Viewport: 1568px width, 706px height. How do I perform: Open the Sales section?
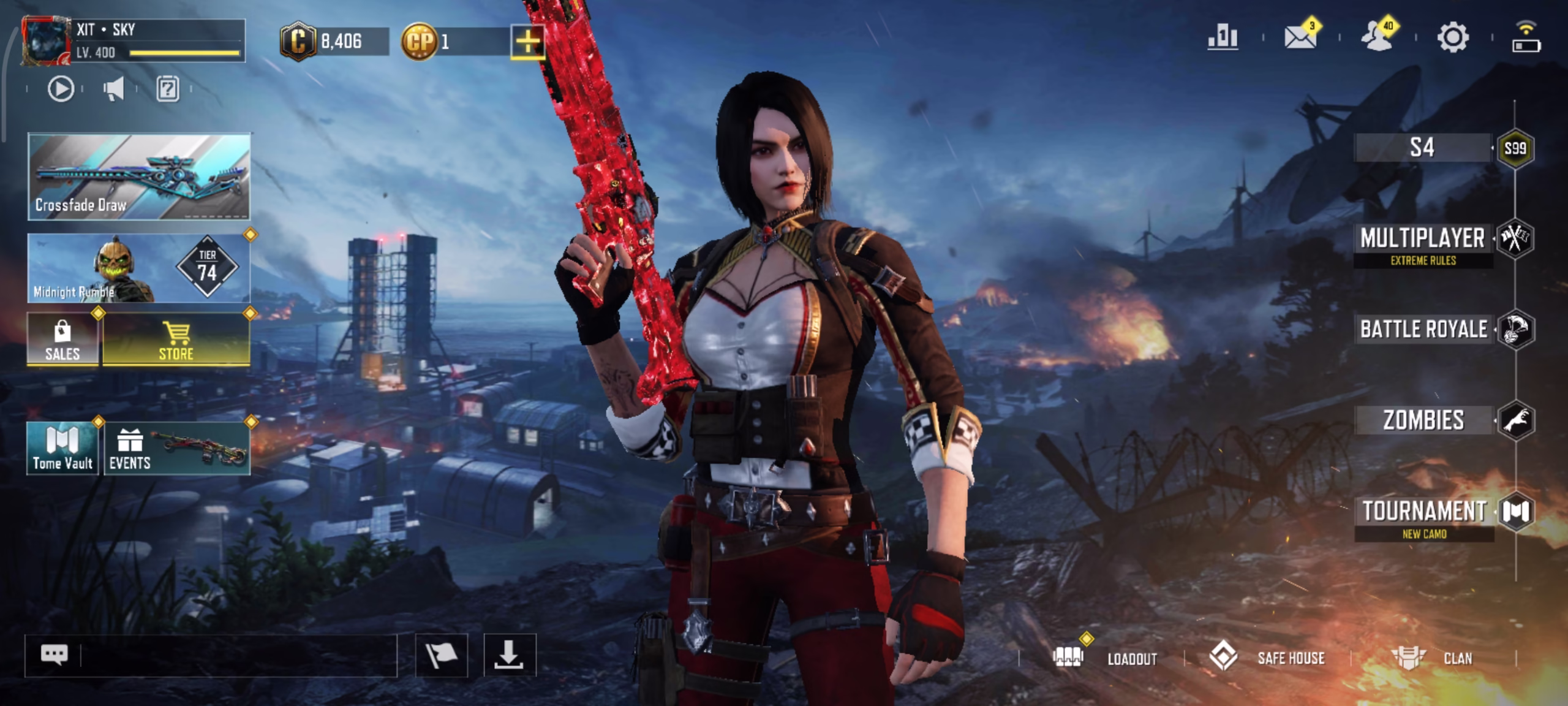62,340
